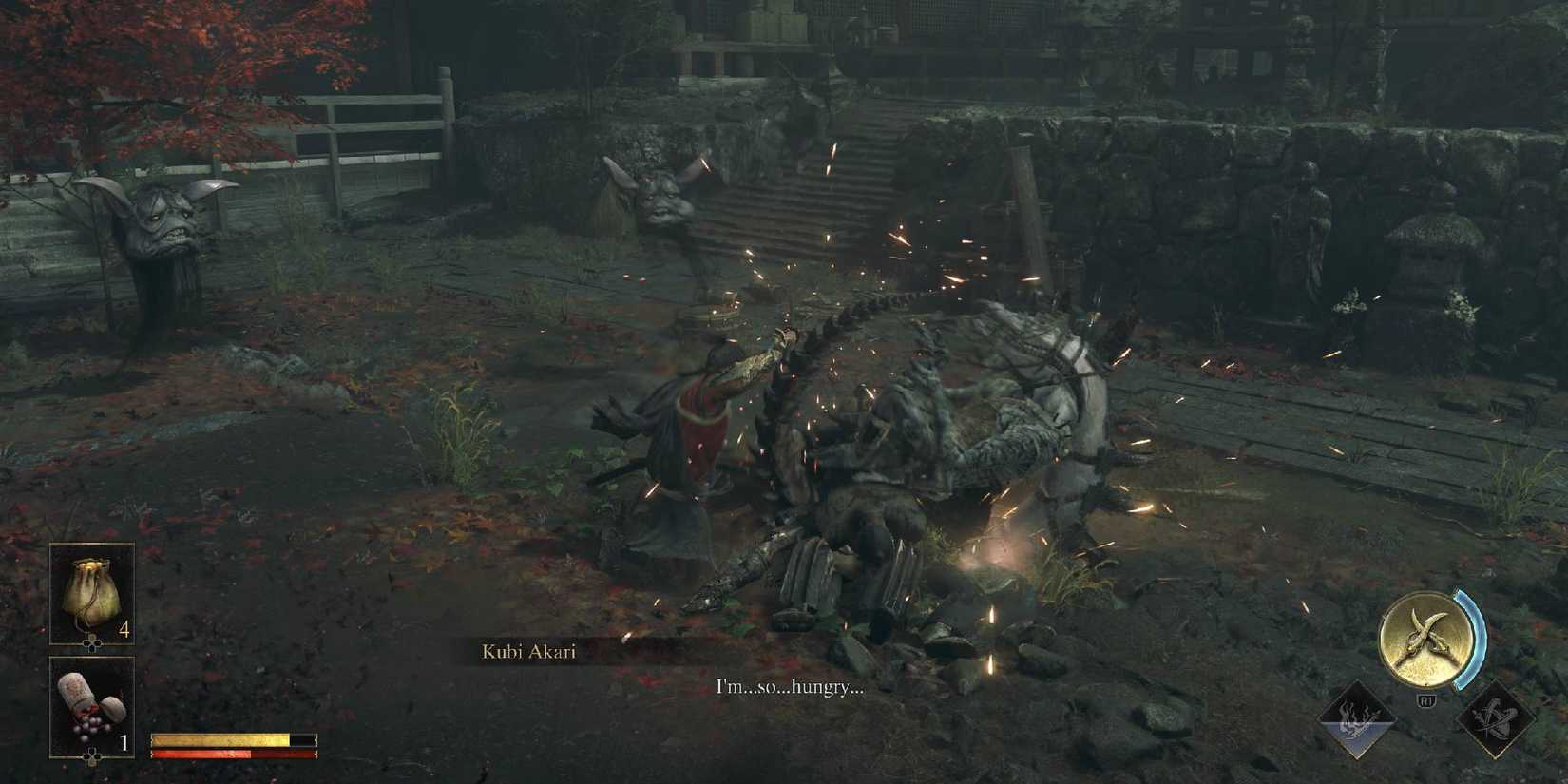Click the Kubi Akari enemy nameplate

point(529,652)
